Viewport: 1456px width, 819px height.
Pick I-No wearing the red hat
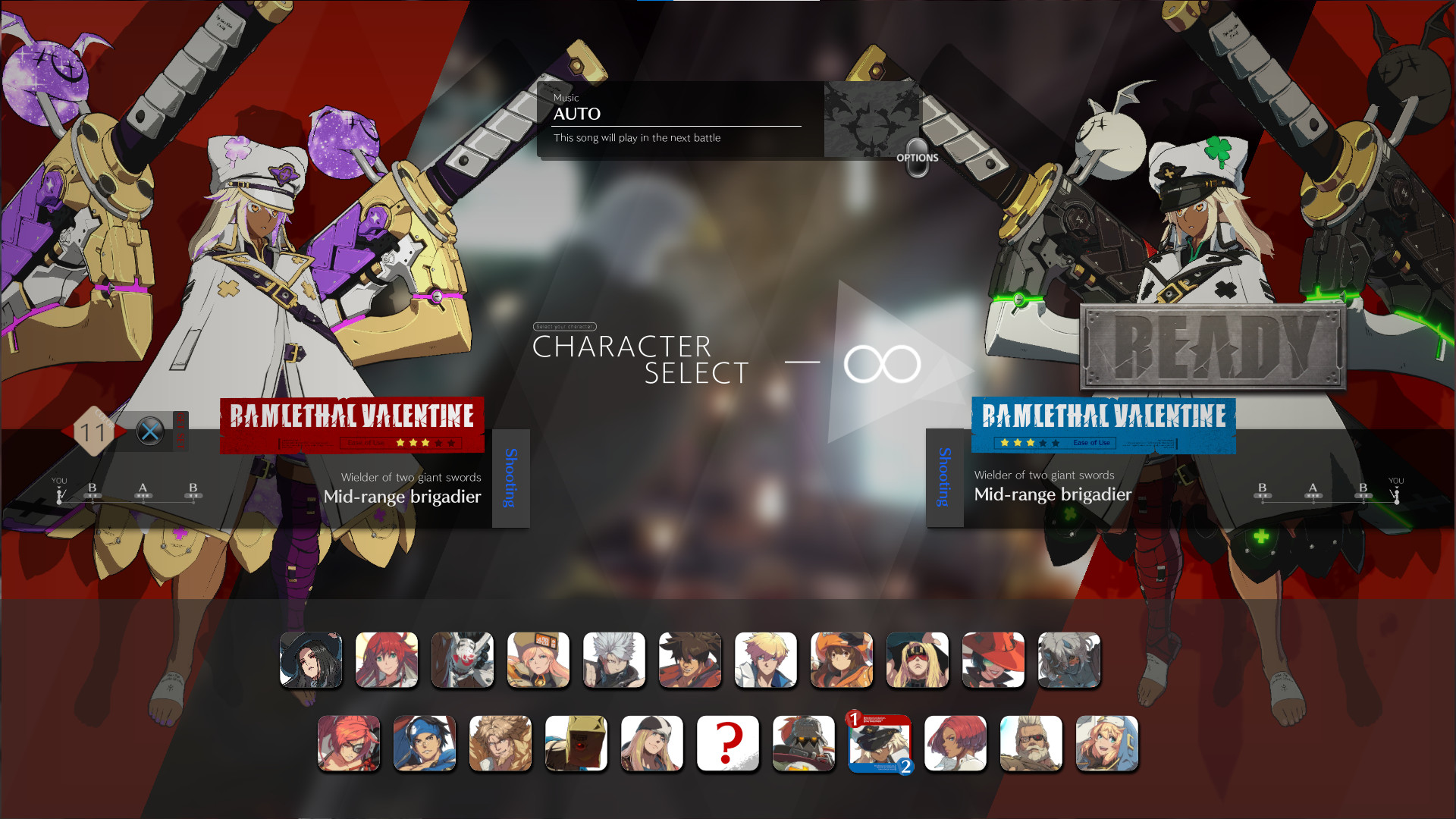[x=993, y=660]
